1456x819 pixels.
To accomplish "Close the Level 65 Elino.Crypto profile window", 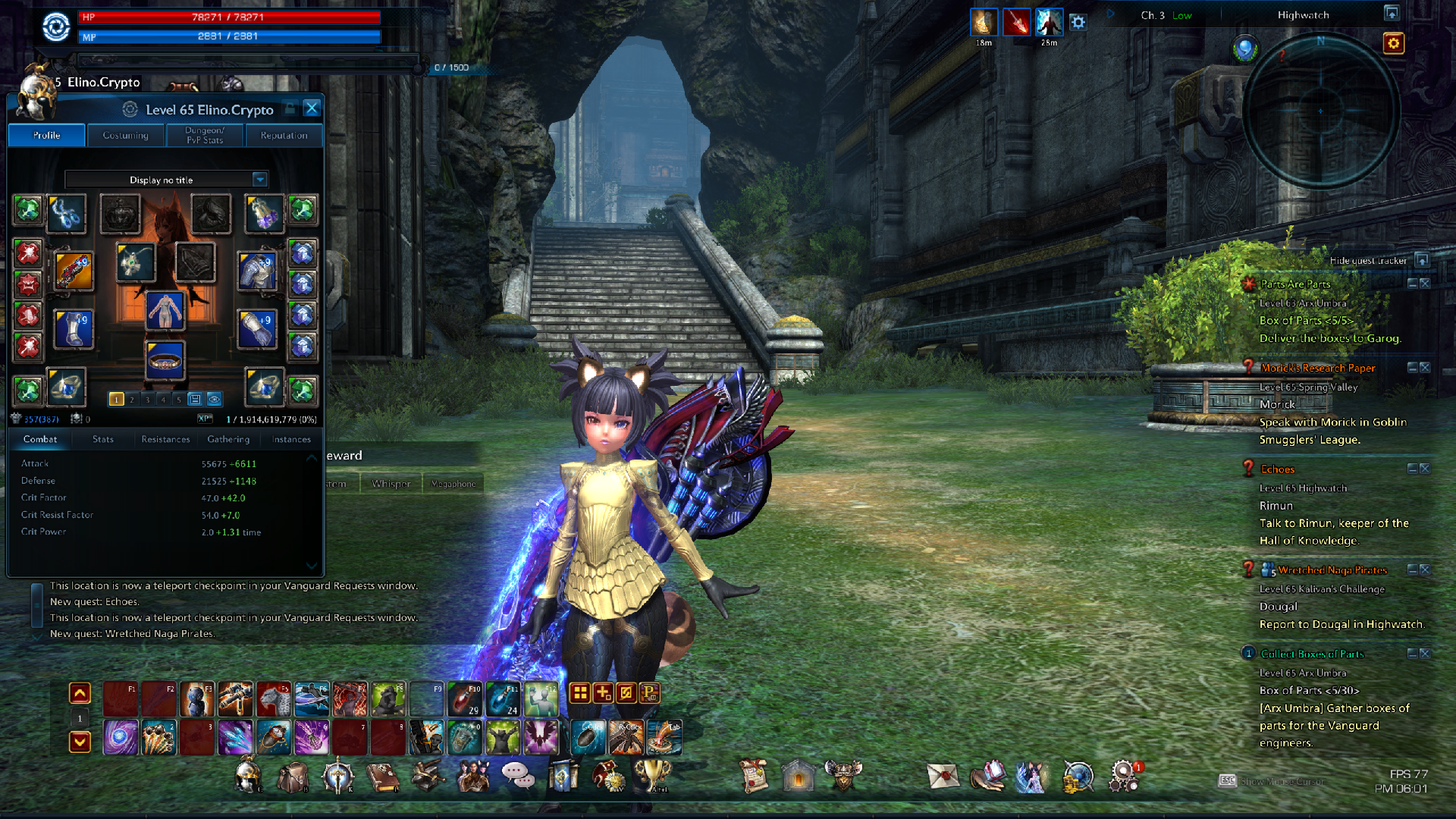I will pyautogui.click(x=311, y=108).
